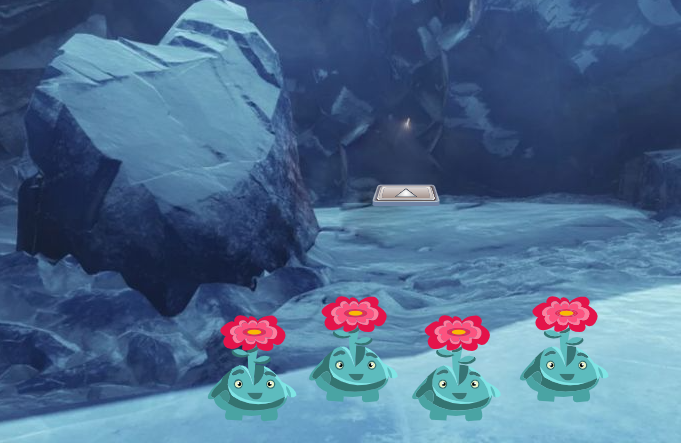
Task: Click the up arrow navigation button
Action: 406,193
